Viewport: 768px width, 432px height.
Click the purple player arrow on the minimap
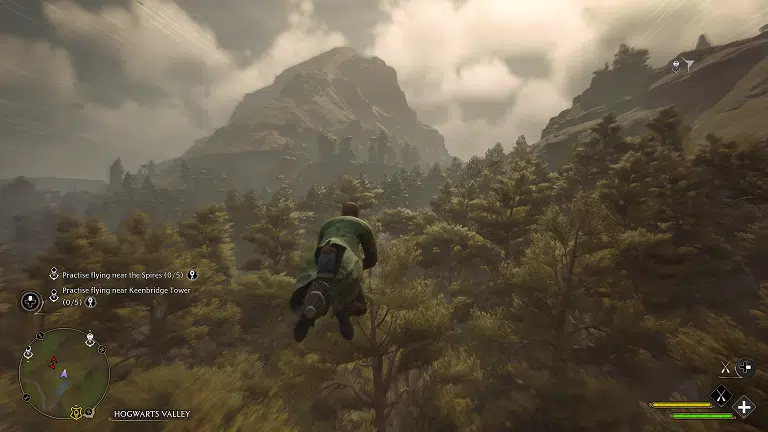(x=64, y=373)
